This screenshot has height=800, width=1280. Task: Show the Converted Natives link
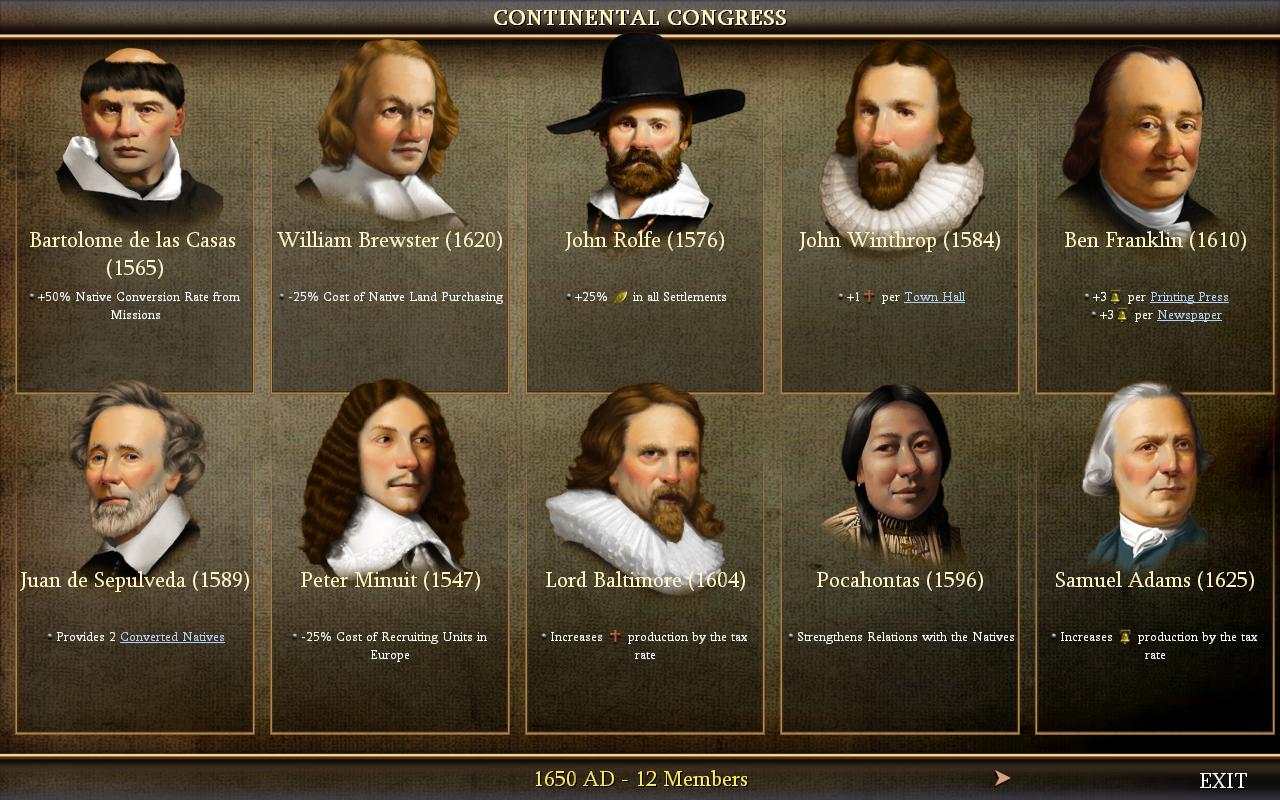click(x=172, y=637)
